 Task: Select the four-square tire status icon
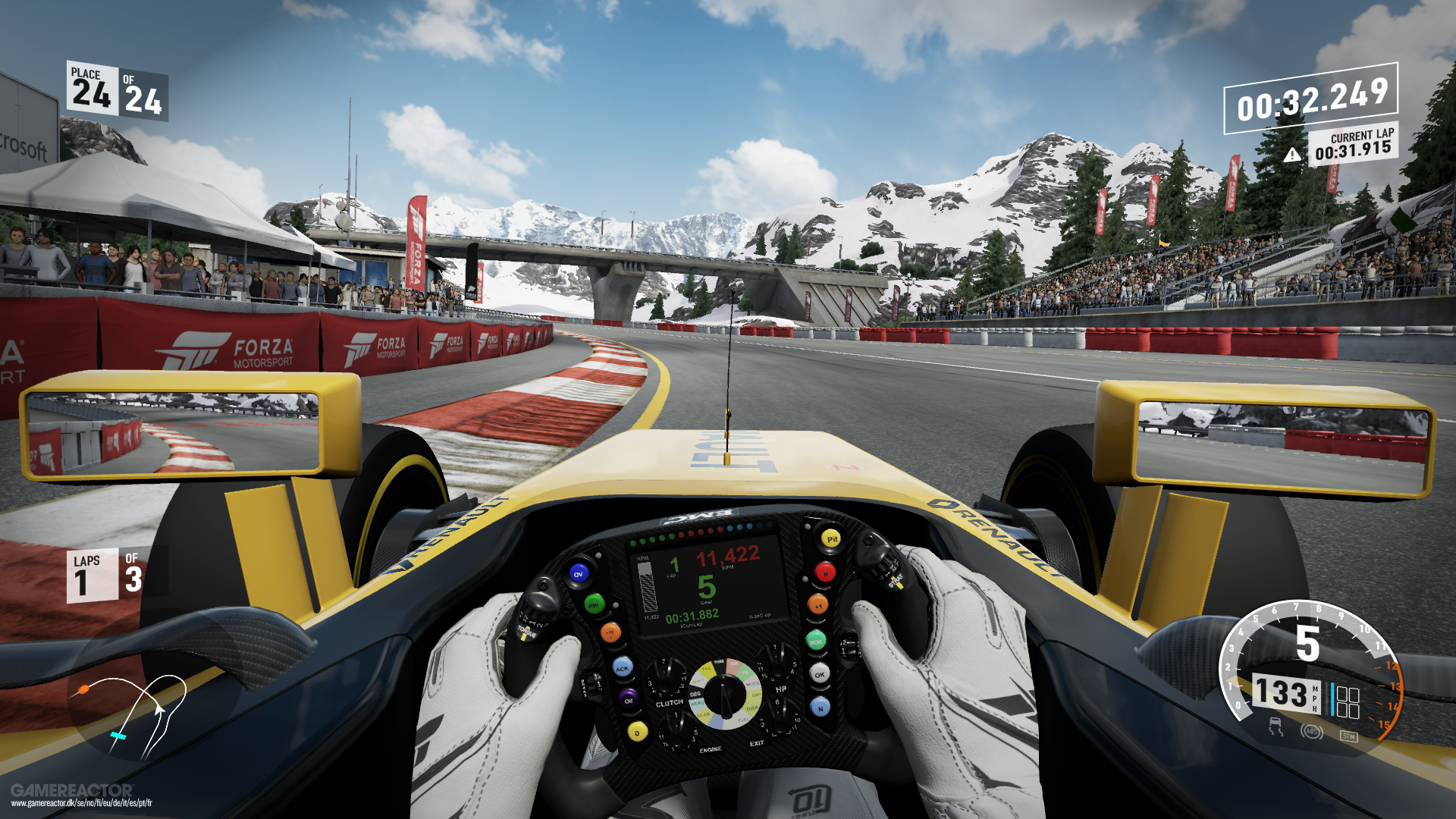(1348, 701)
